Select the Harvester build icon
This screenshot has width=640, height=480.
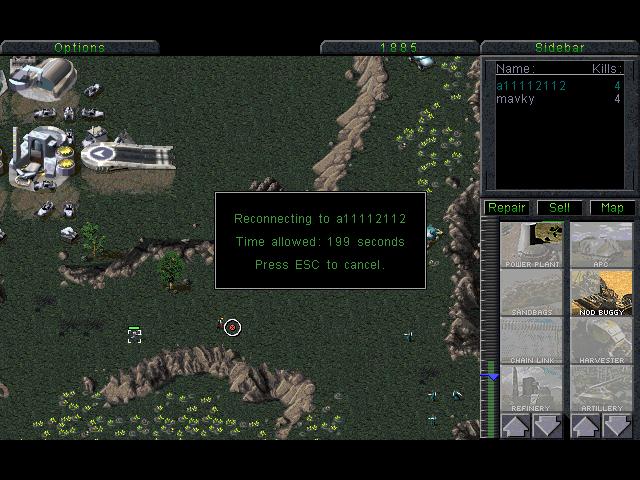(x=602, y=341)
